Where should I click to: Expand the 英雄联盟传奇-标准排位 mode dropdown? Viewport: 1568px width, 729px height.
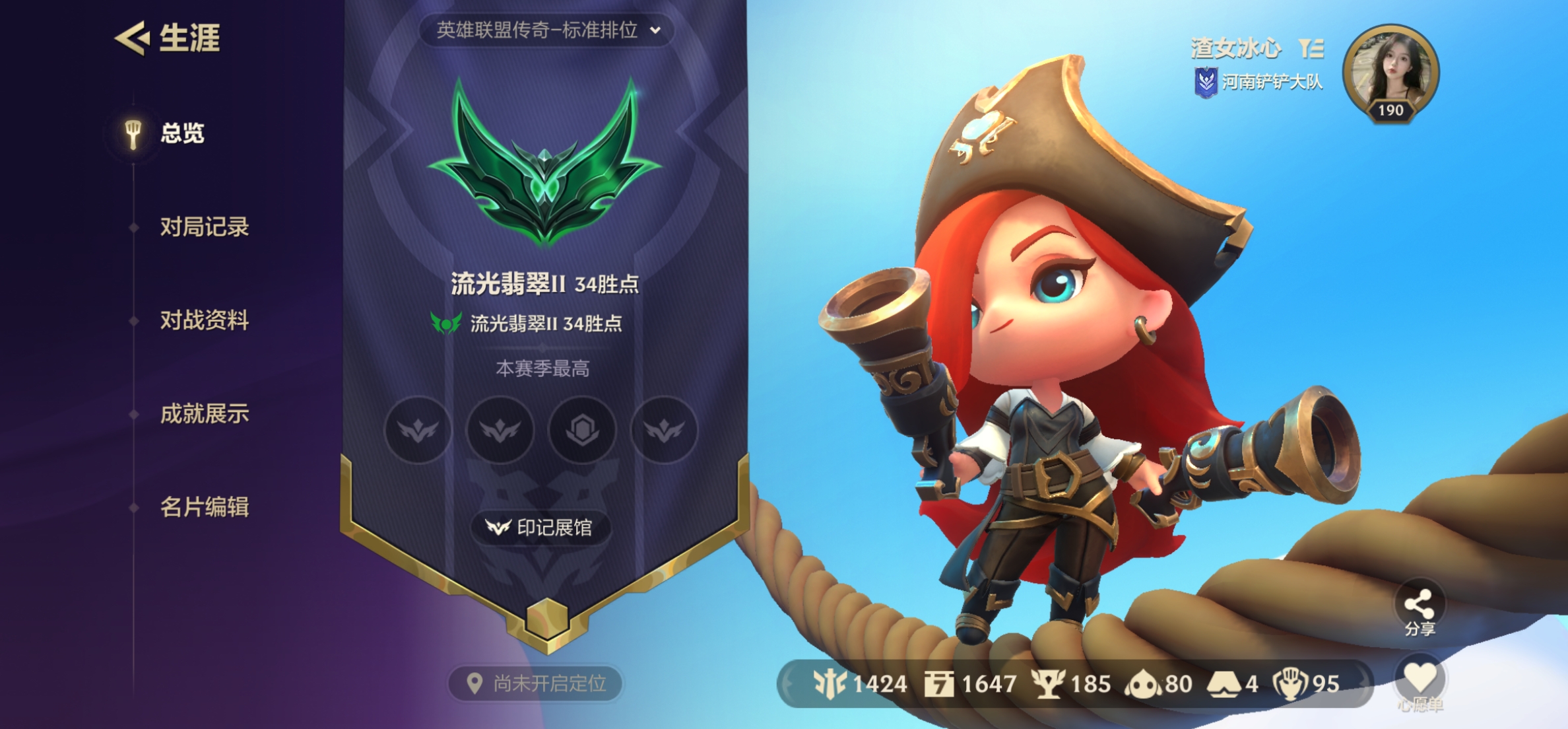tap(547, 30)
